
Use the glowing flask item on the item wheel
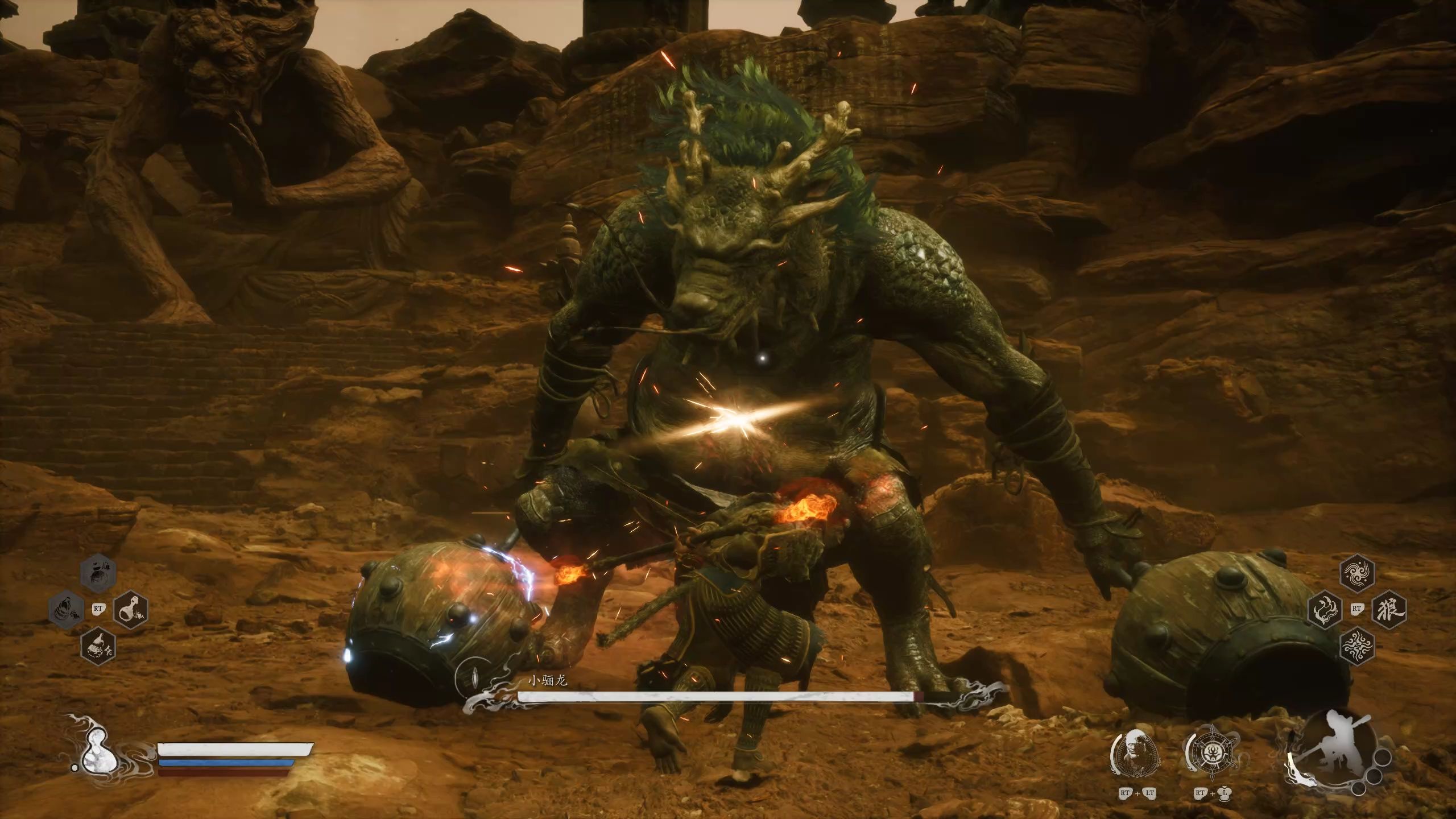coord(131,609)
